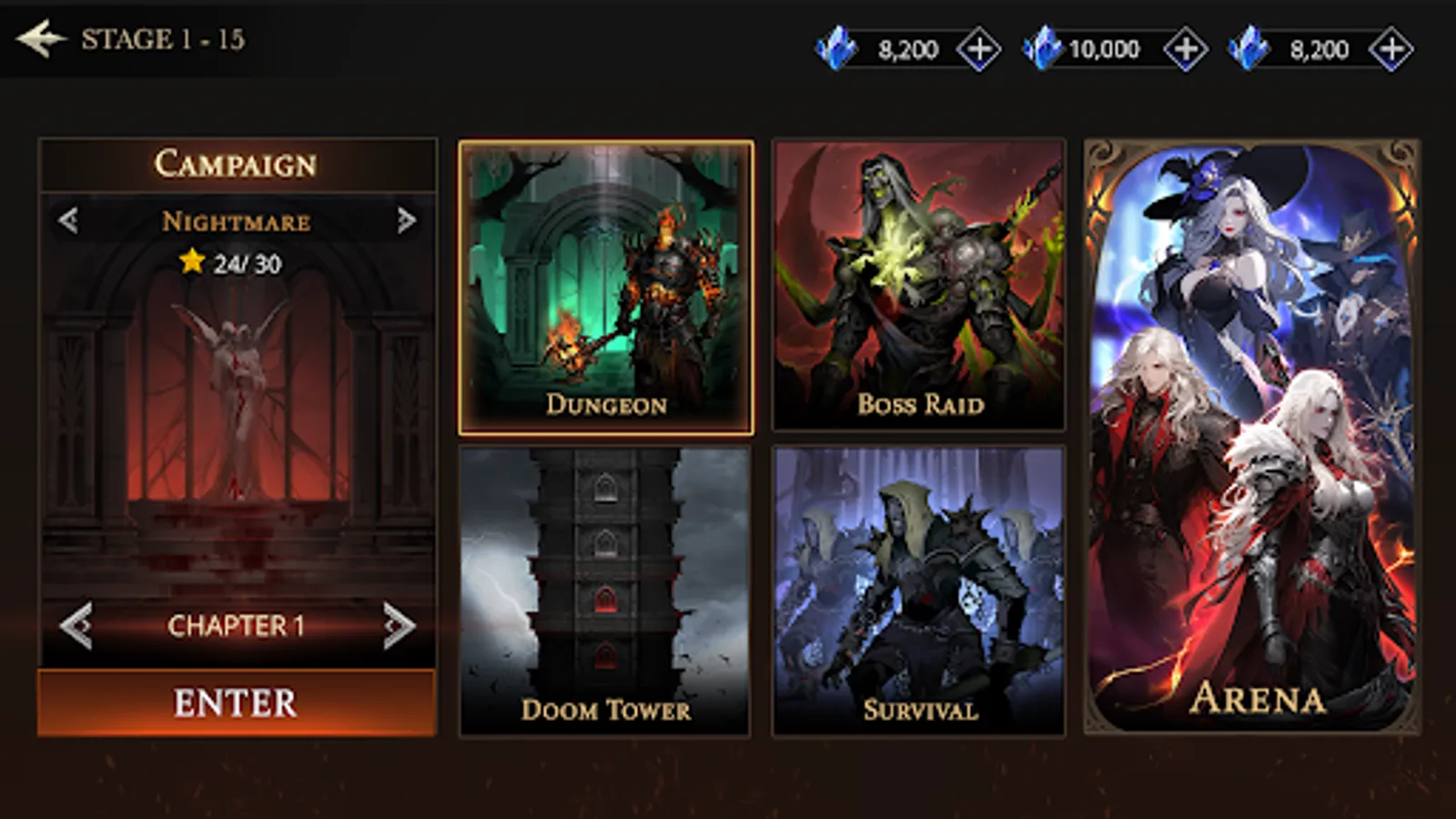
Task: Select the Boss Raid mode
Action: [919, 282]
